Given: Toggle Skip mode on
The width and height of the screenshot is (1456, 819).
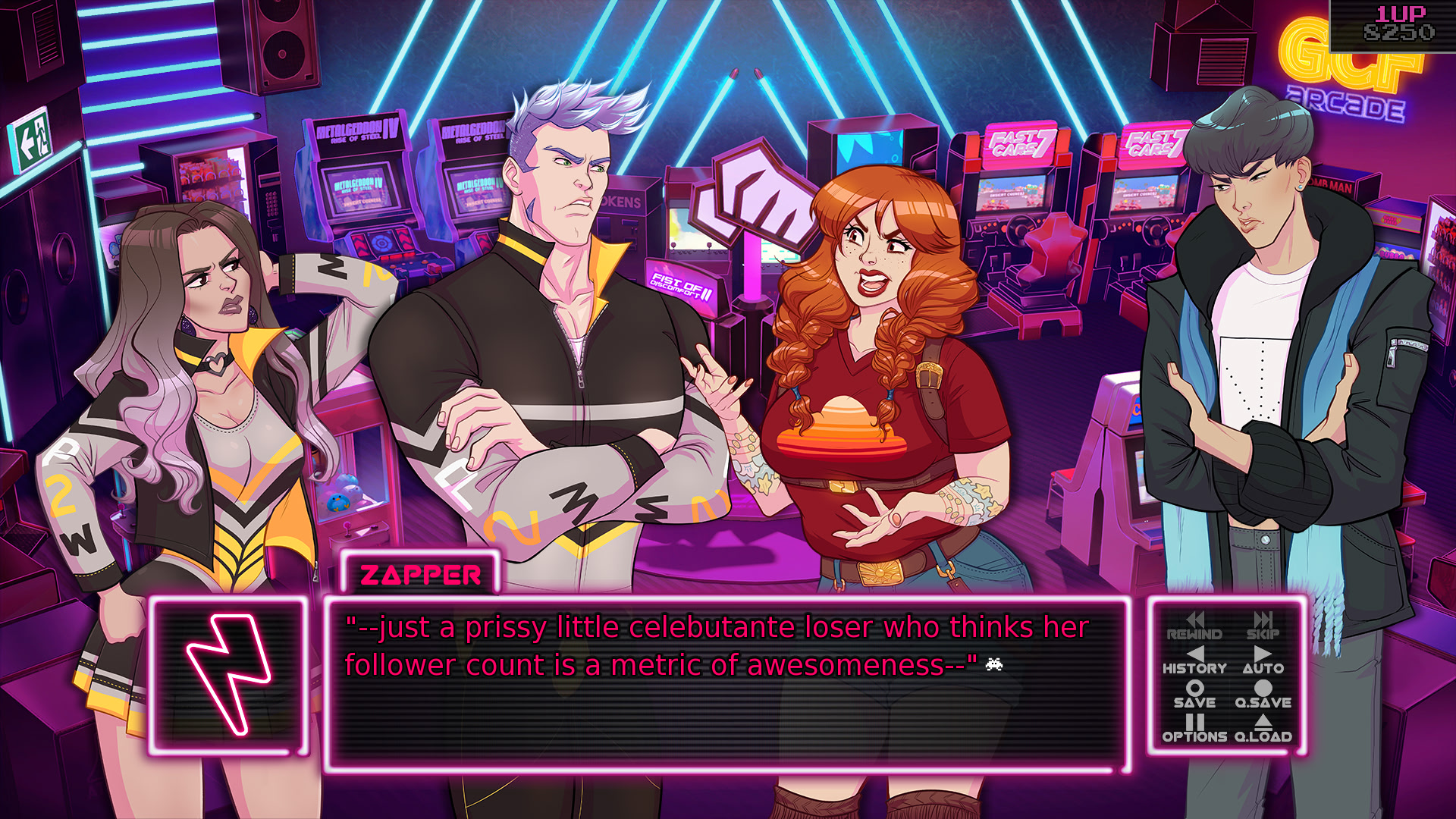Looking at the screenshot, I should point(1262,634).
